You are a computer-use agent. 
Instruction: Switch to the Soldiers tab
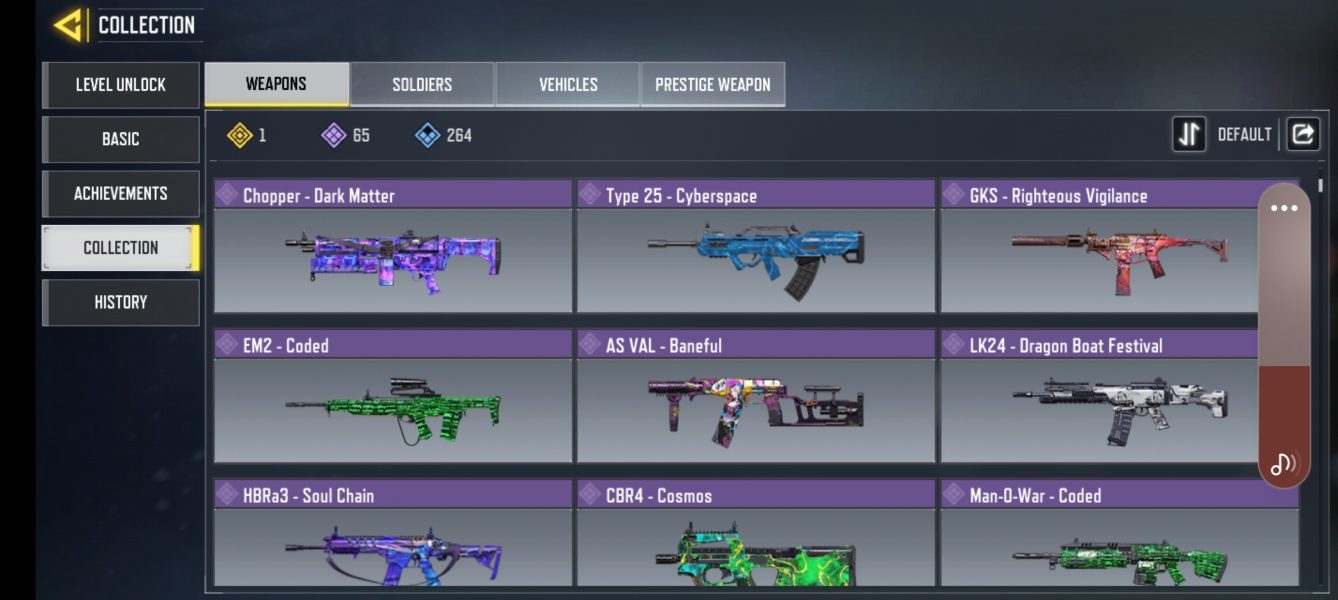click(x=422, y=84)
